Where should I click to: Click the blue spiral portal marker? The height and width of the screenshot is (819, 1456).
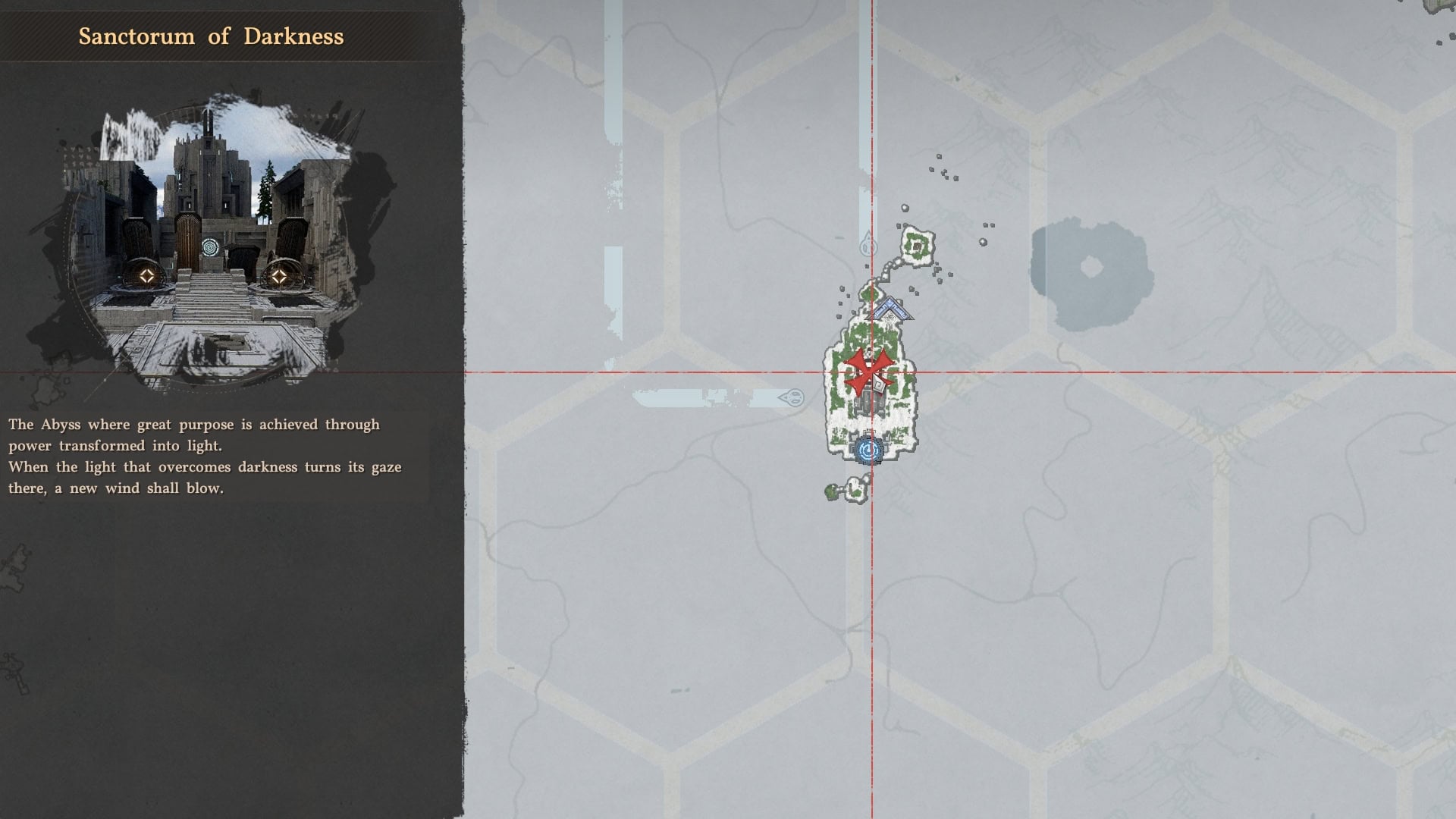coord(868,450)
